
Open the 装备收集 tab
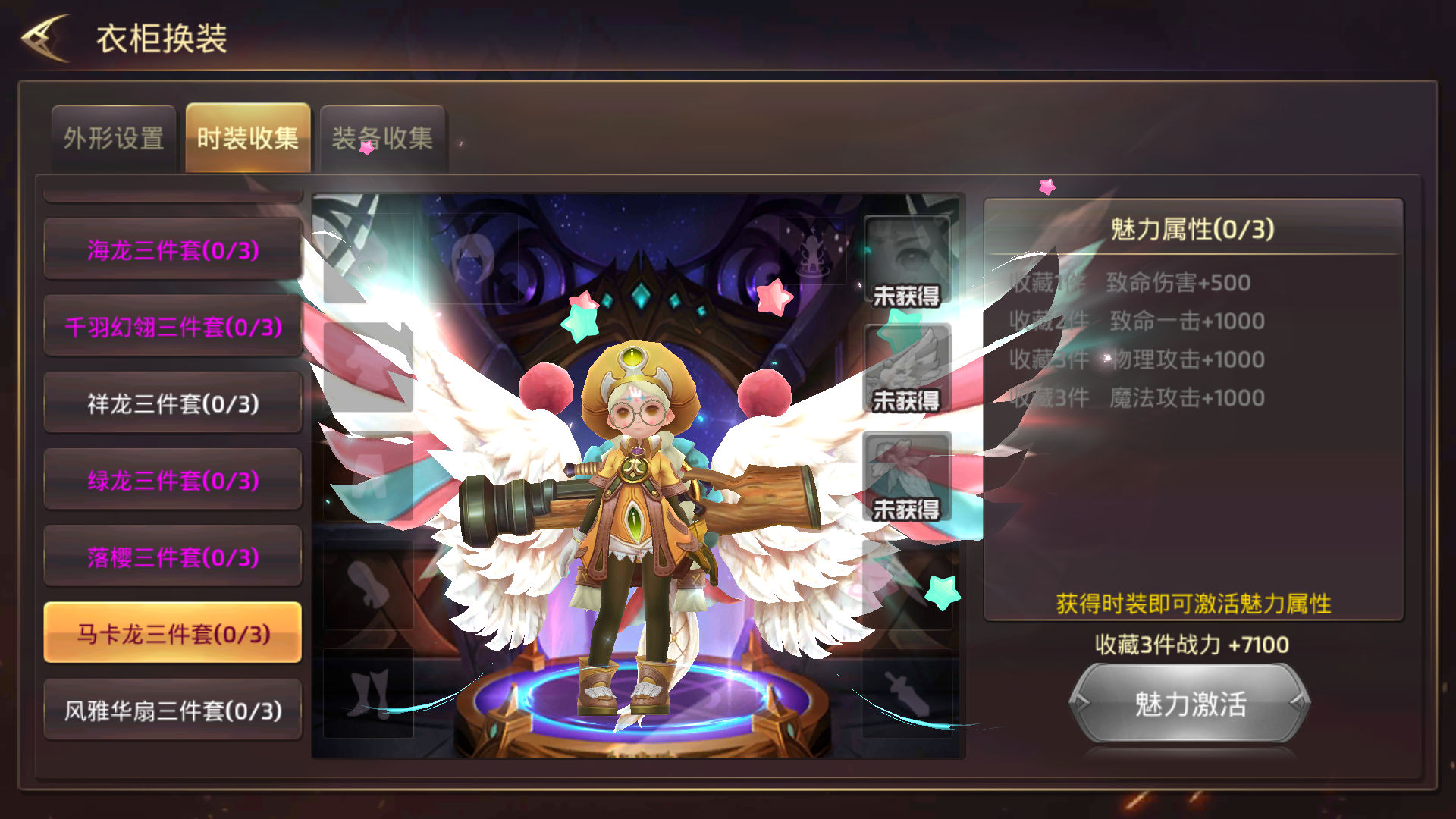point(382,138)
